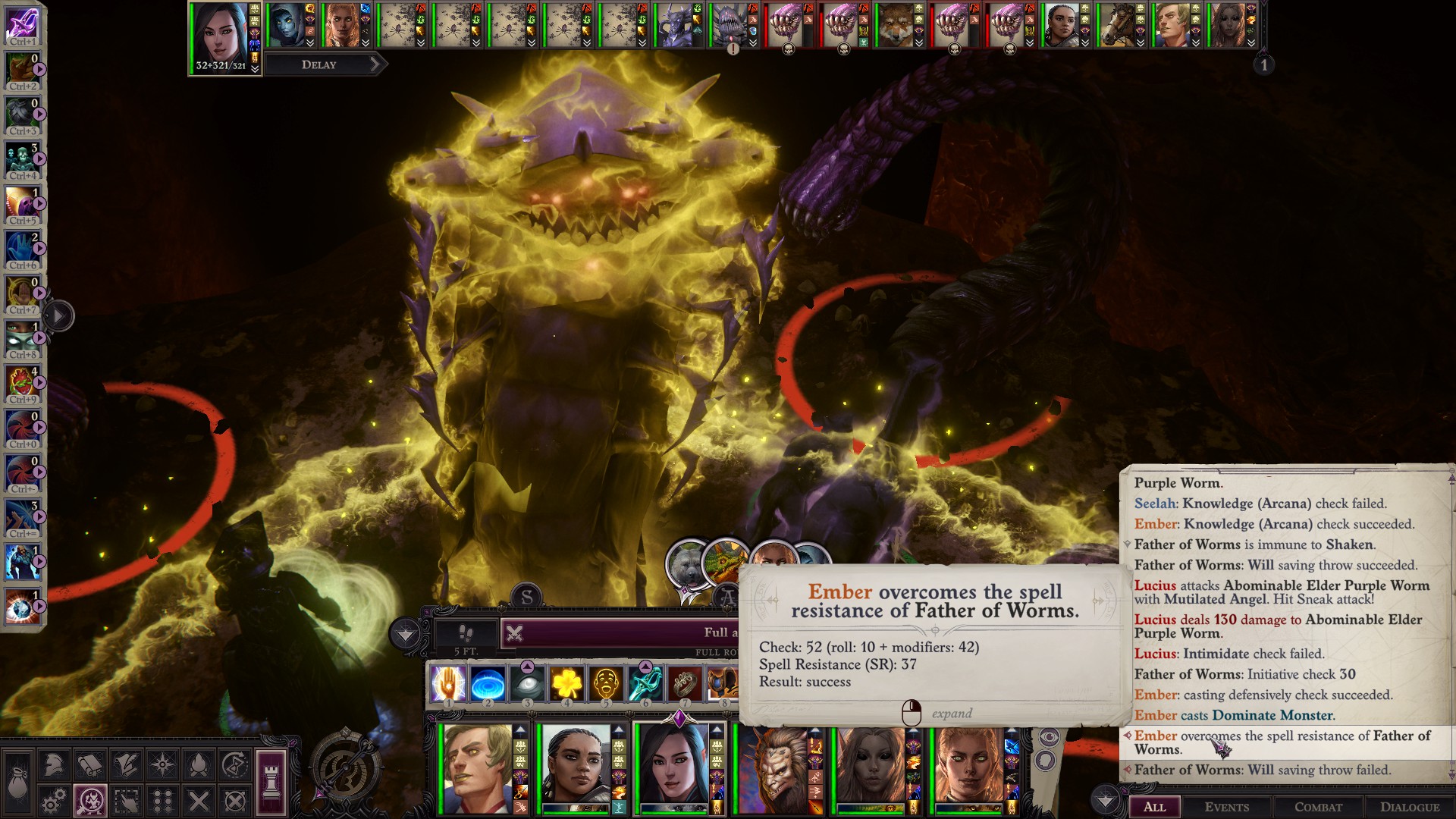Image resolution: width=1456 pixels, height=819 pixels.
Task: Select the lion-faced companion portrait
Action: 773,767
